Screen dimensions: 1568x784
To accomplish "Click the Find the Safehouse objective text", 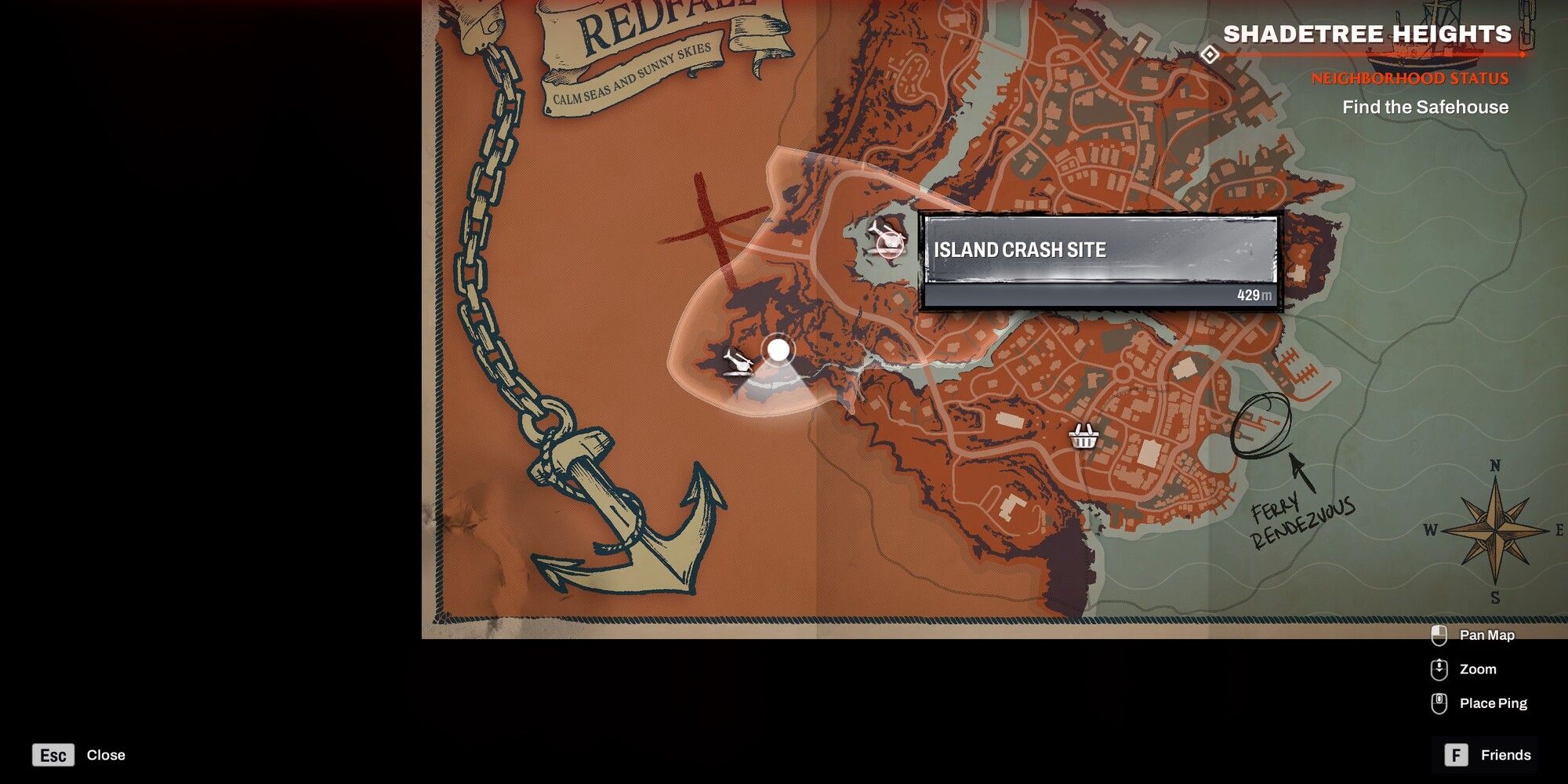I will 1428,107.
